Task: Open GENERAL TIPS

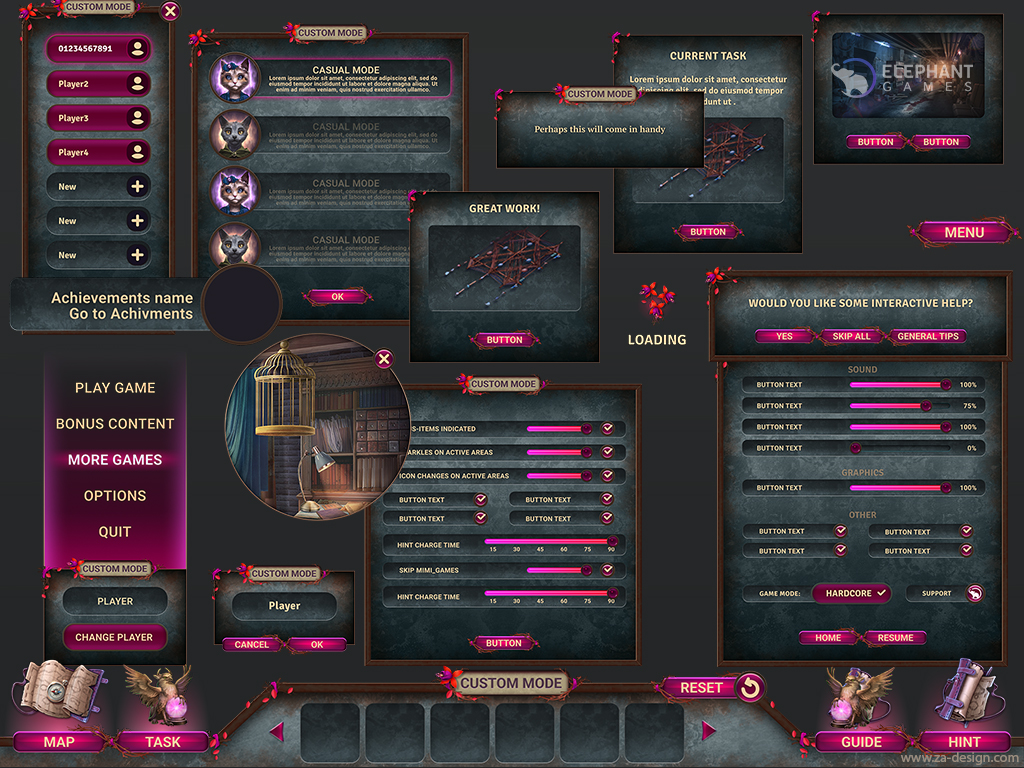Action: point(928,336)
